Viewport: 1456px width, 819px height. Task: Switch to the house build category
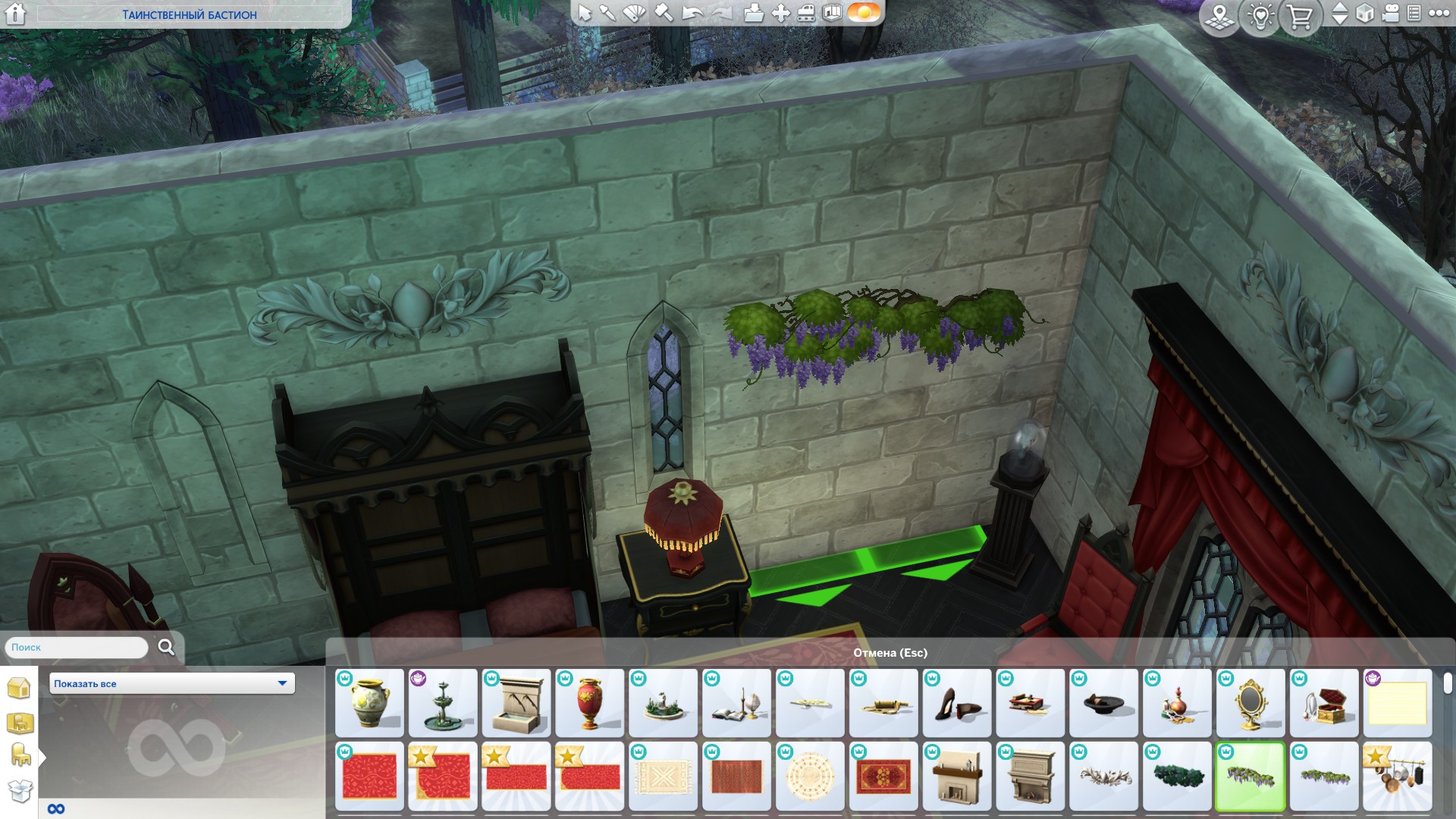(19, 688)
